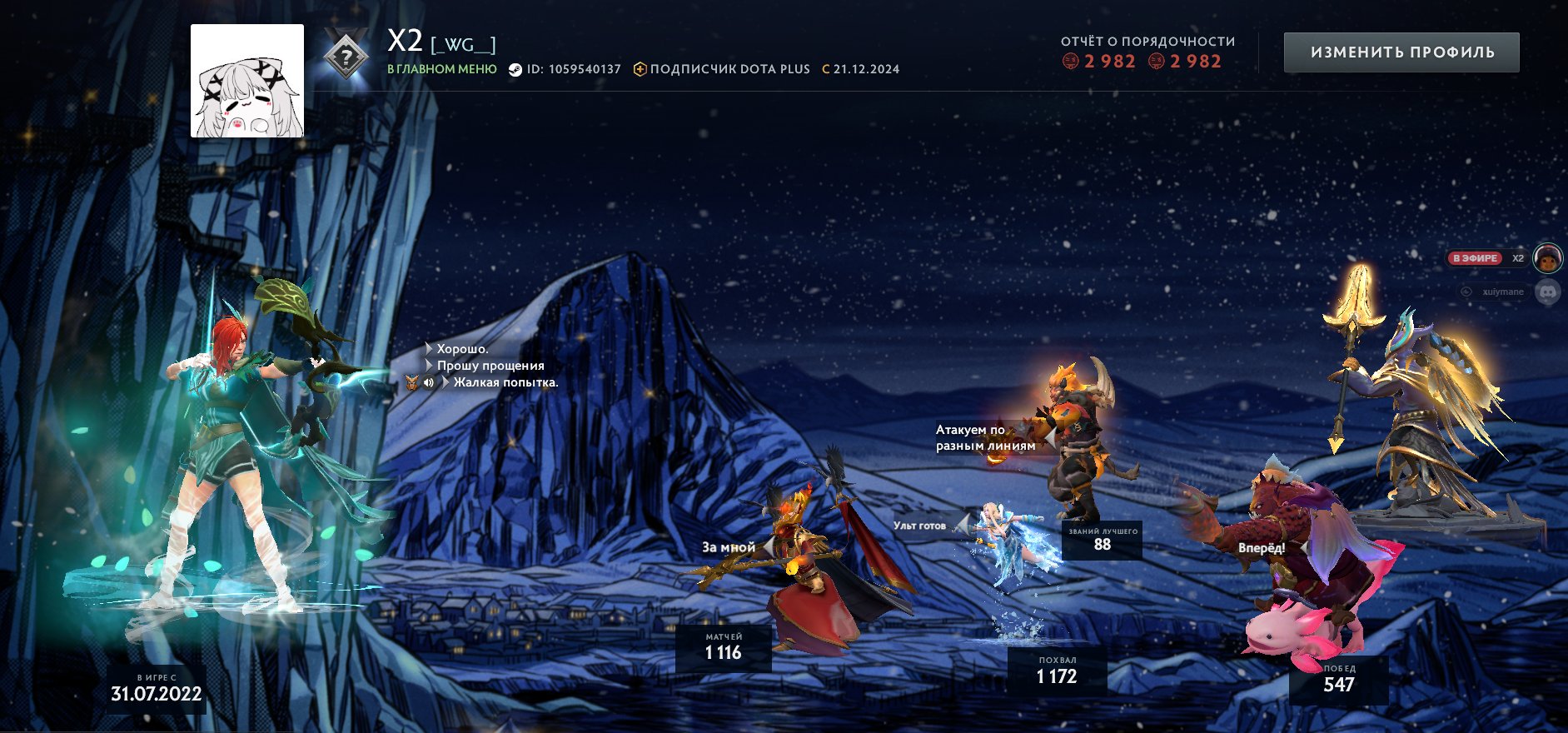The height and width of the screenshot is (733, 1568).
Task: Open the В игре с 31.07.2022 tile
Action: [157, 689]
